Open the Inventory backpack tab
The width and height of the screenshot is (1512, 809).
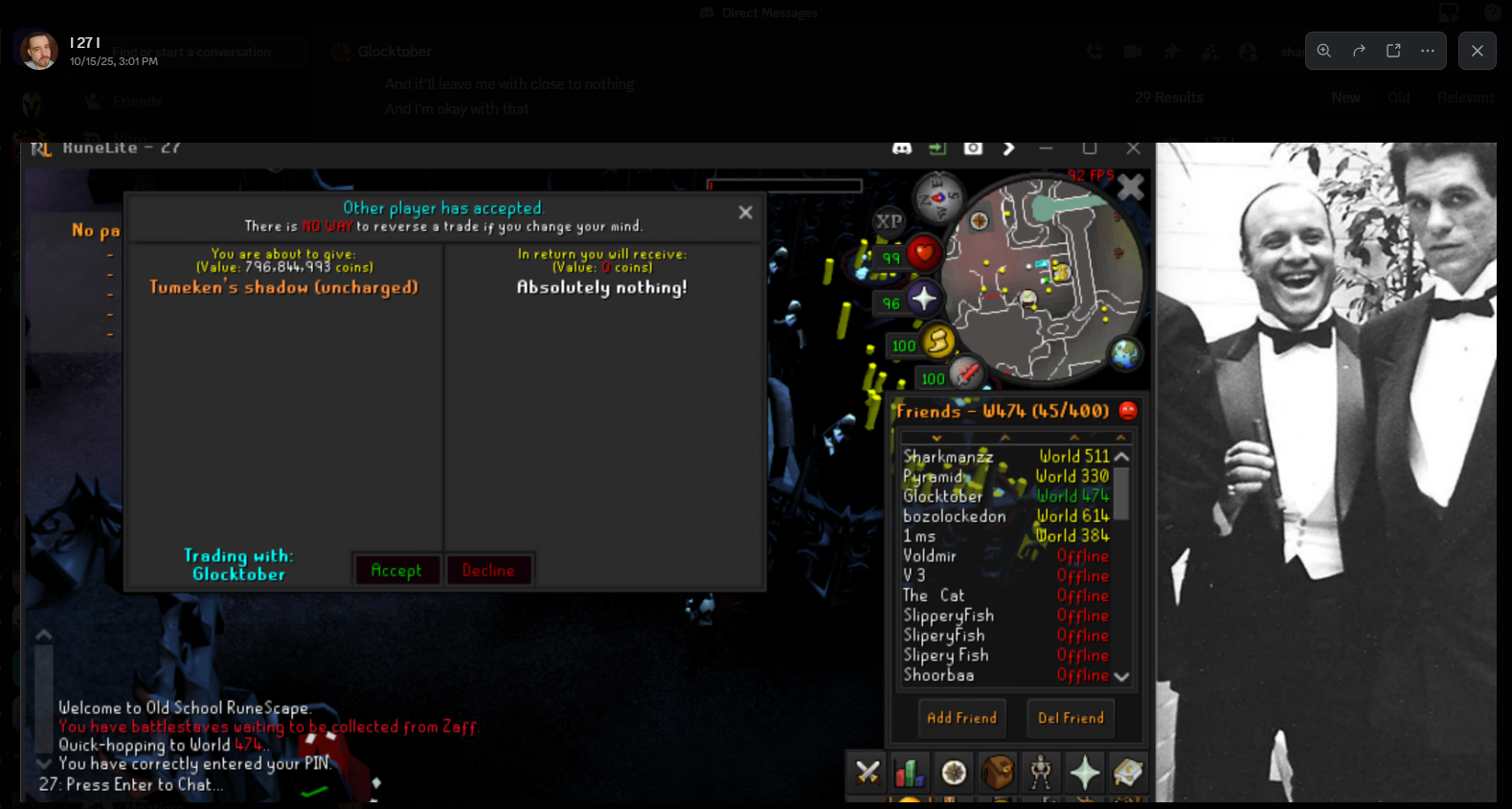[997, 772]
